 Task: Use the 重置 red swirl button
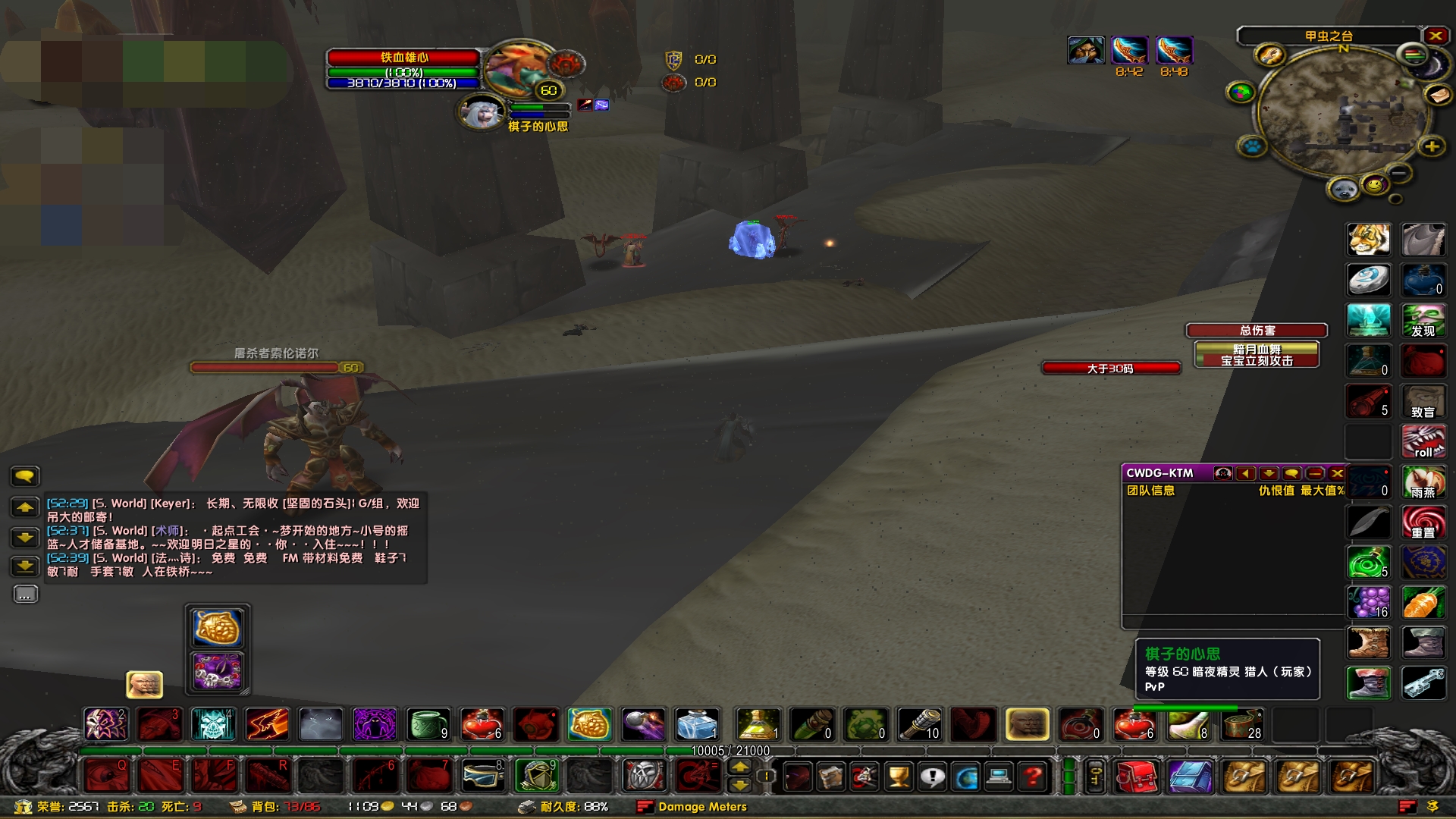(x=1423, y=522)
